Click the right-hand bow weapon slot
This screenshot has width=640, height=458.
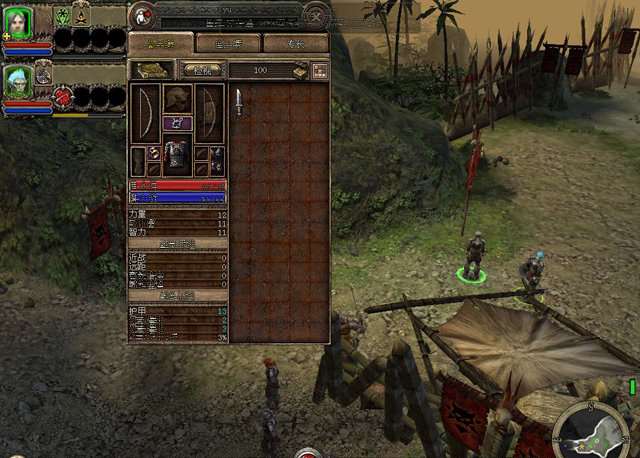[x=209, y=113]
